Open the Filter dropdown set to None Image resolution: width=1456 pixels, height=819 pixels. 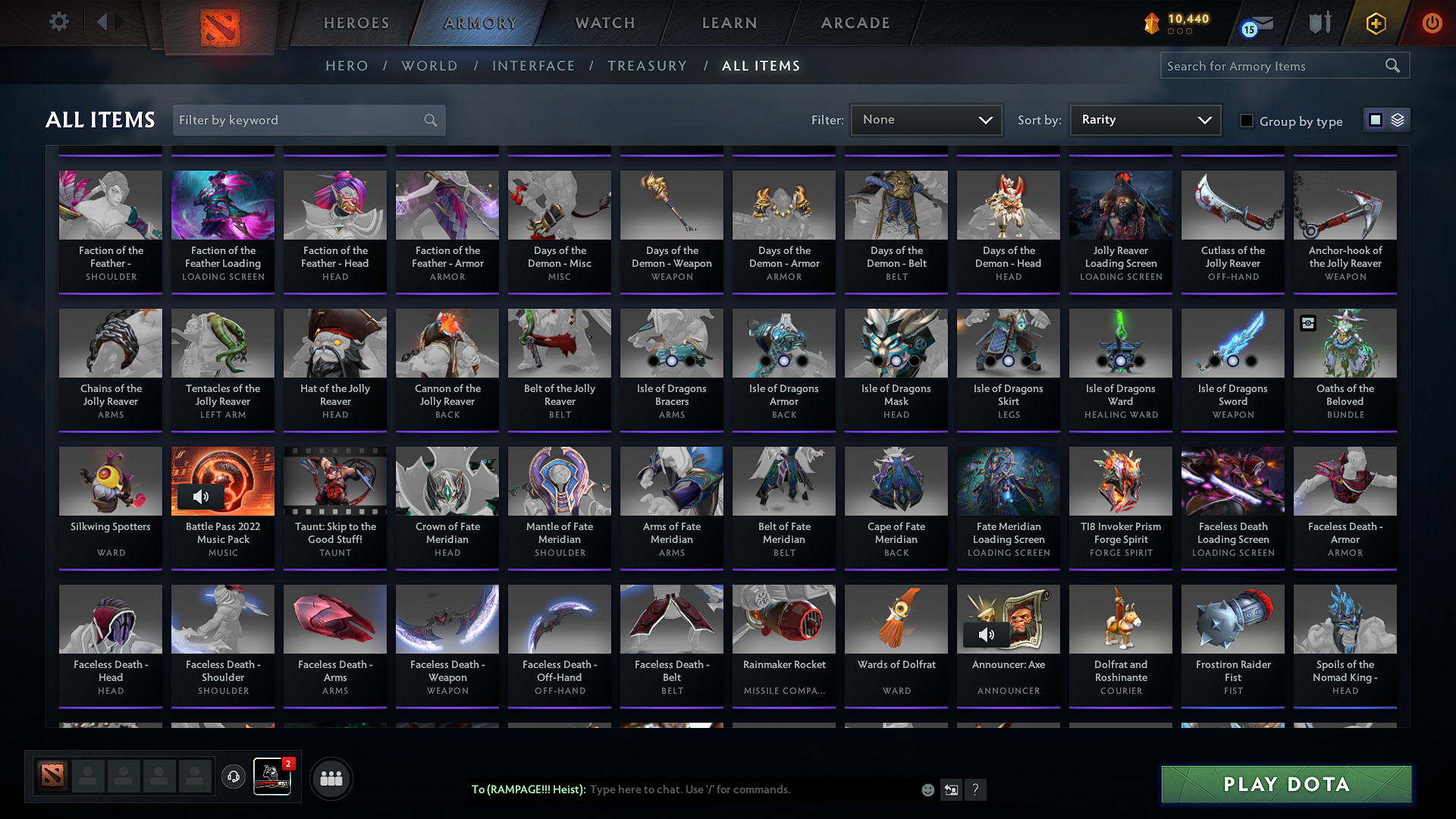[x=926, y=119]
